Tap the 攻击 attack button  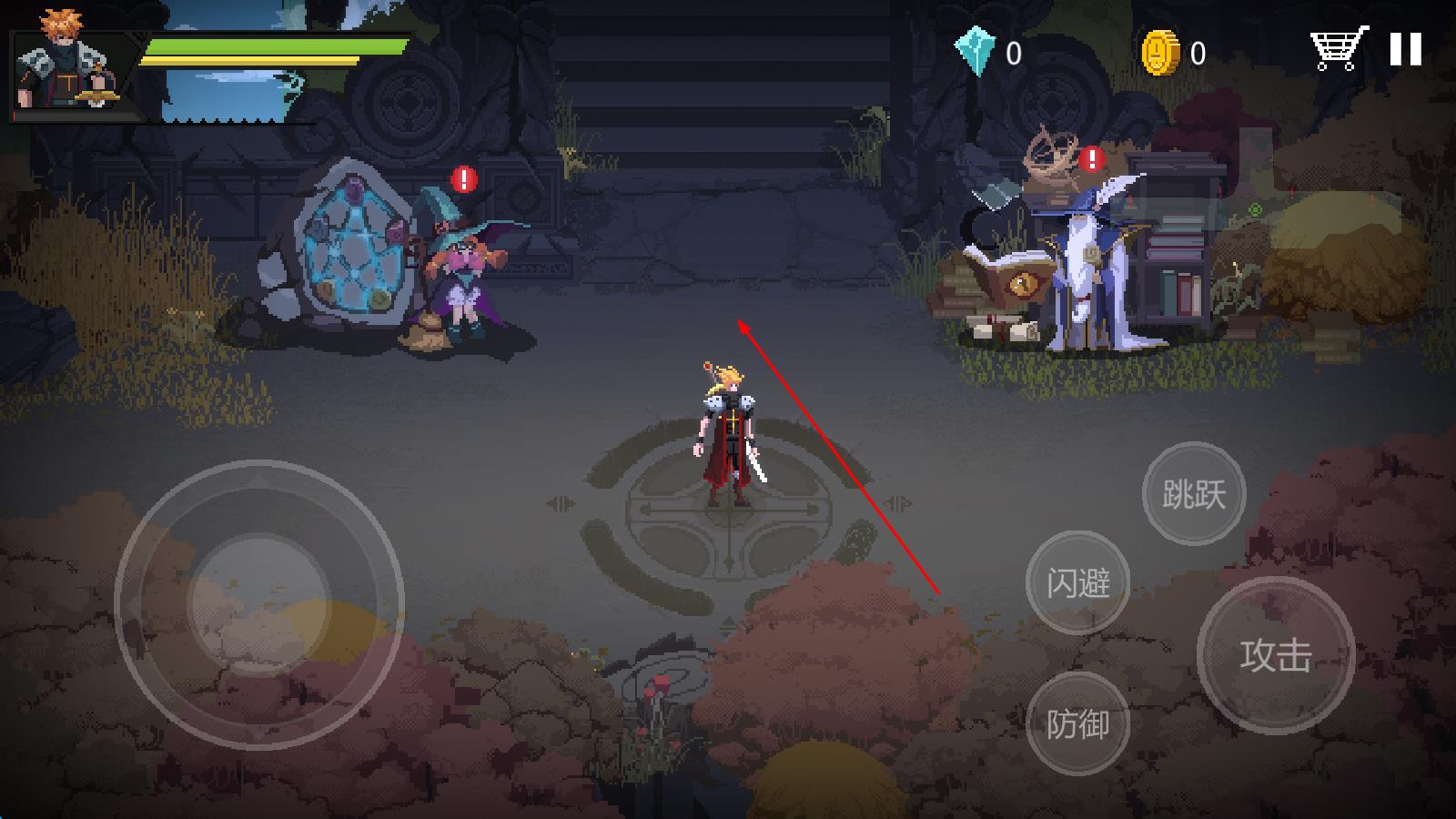(x=1275, y=654)
